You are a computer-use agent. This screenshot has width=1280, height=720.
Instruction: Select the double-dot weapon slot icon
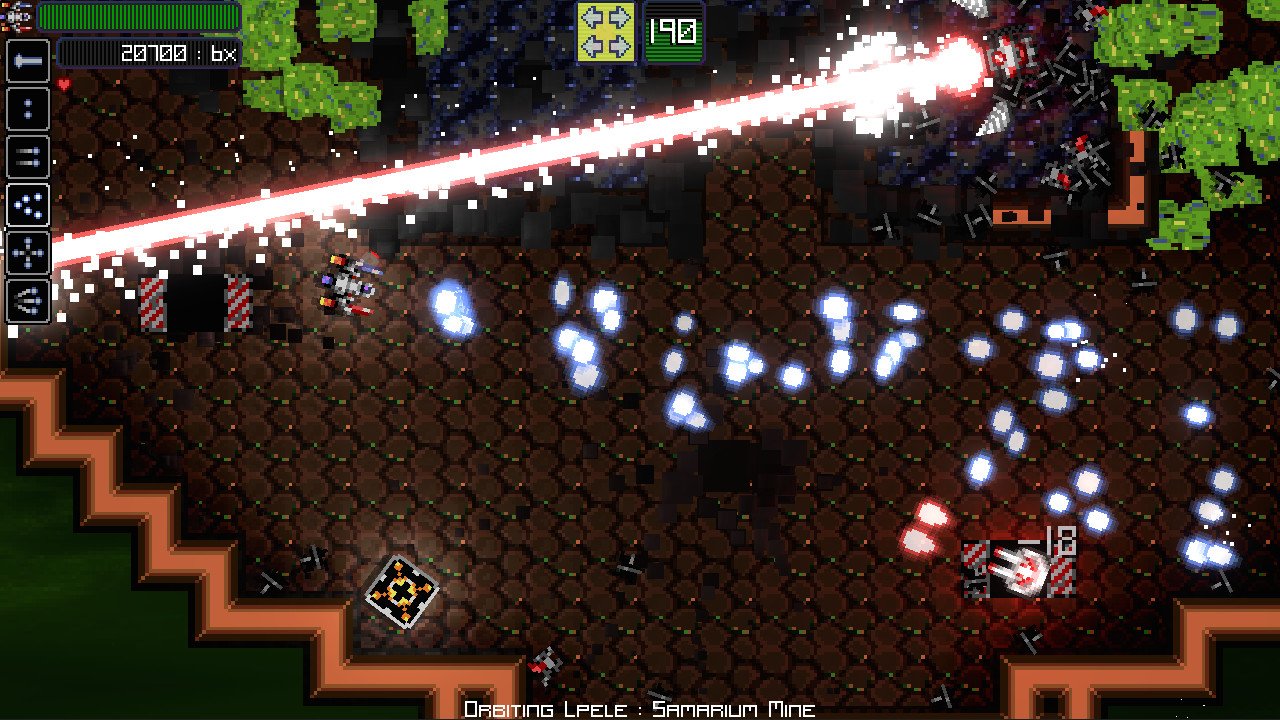27,110
